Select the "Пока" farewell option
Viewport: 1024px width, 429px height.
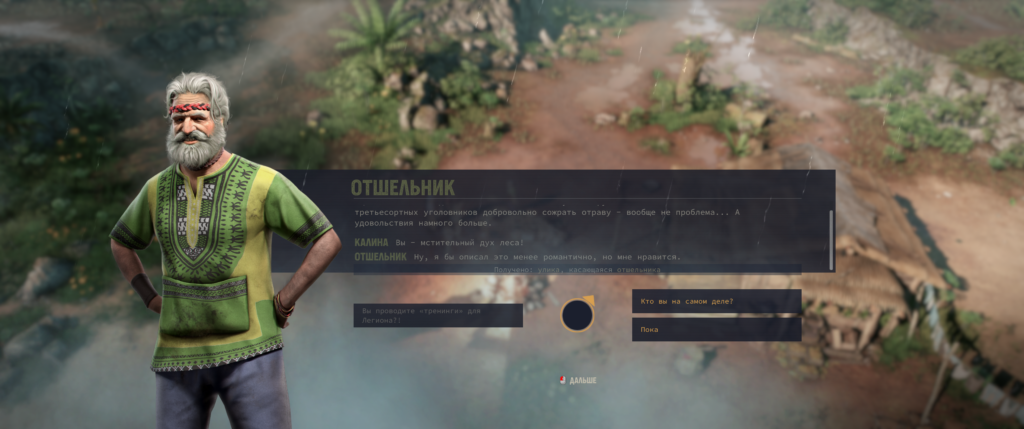pos(716,329)
